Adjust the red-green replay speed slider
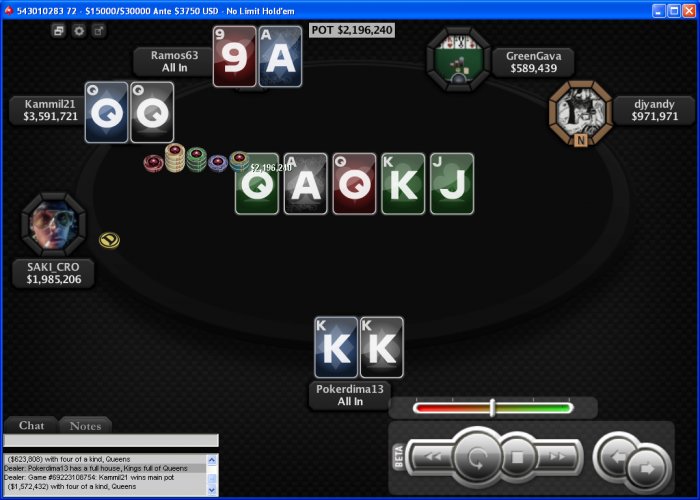 [x=492, y=407]
